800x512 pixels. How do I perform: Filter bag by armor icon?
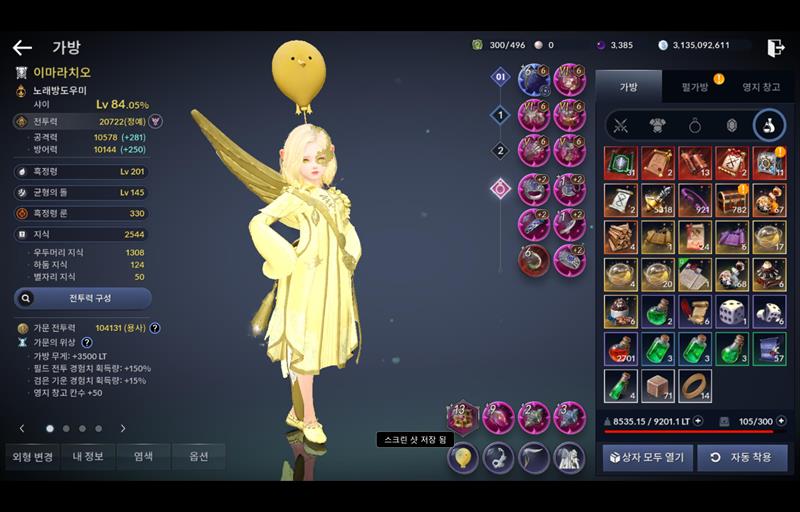coord(658,125)
